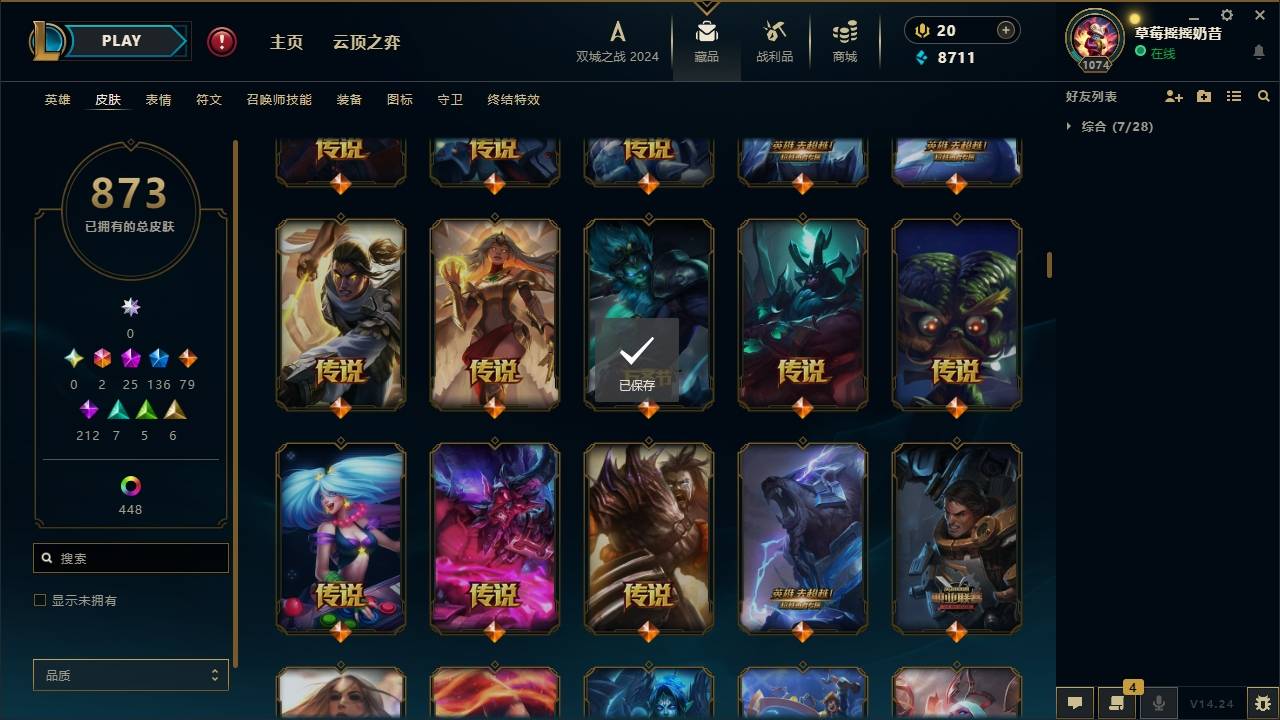
Task: Click the add friend icon
Action: click(x=1172, y=96)
